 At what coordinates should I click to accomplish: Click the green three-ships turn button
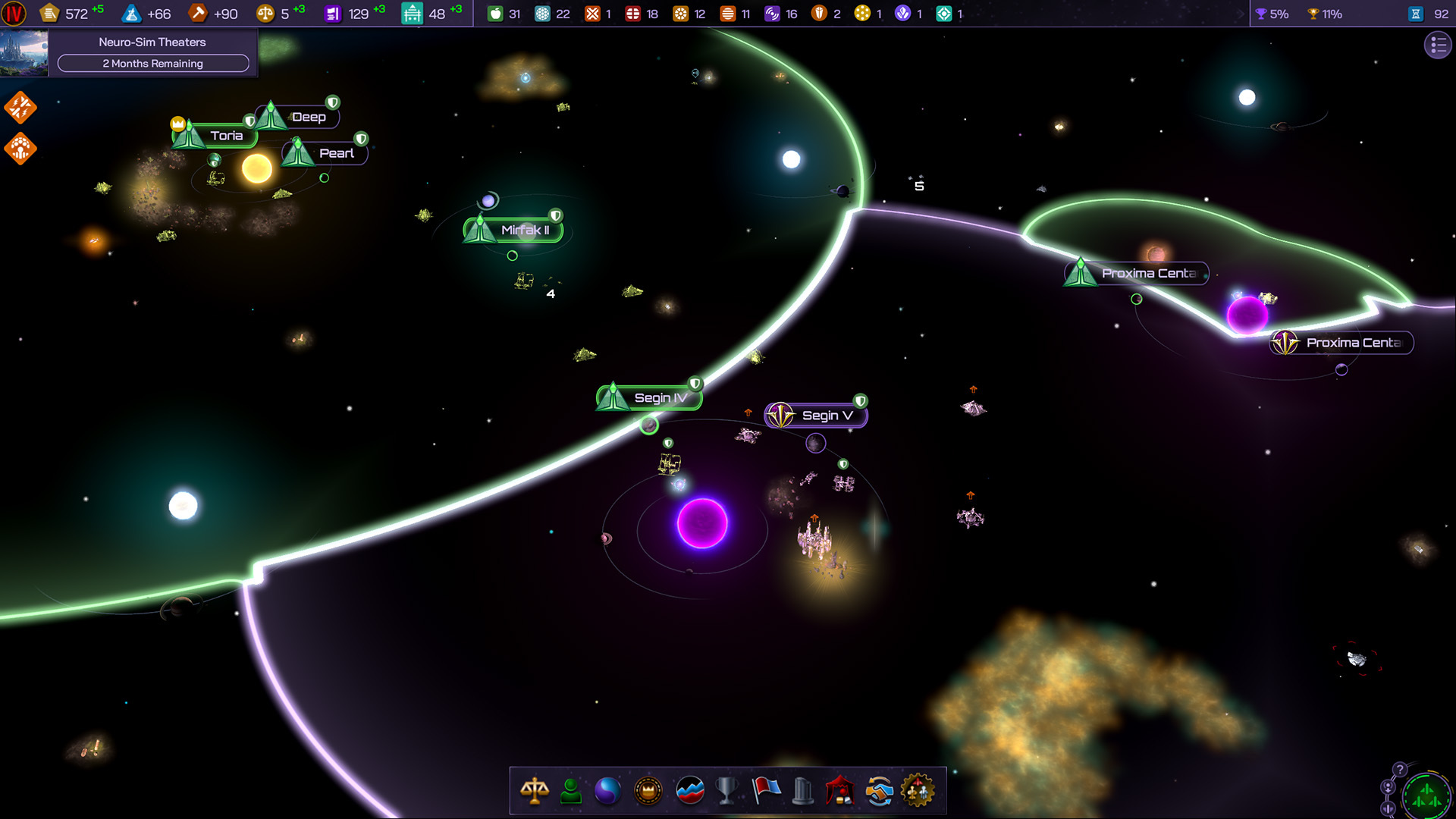(1426, 796)
